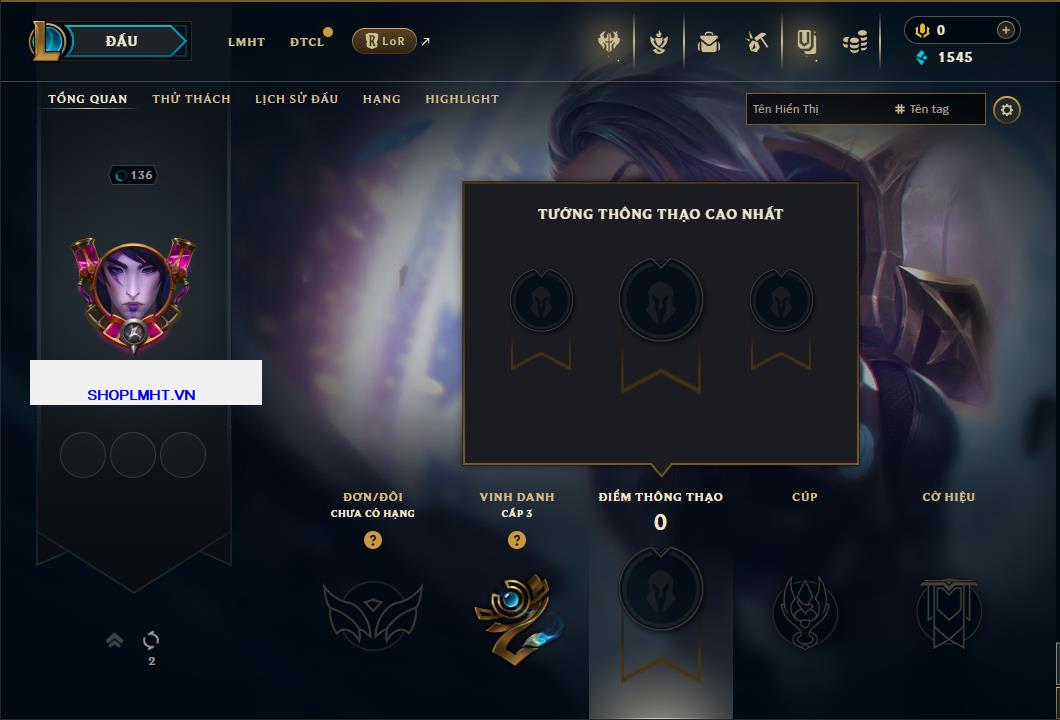Open the hammer crafting loot icon
1060x720 pixels.
(756, 42)
